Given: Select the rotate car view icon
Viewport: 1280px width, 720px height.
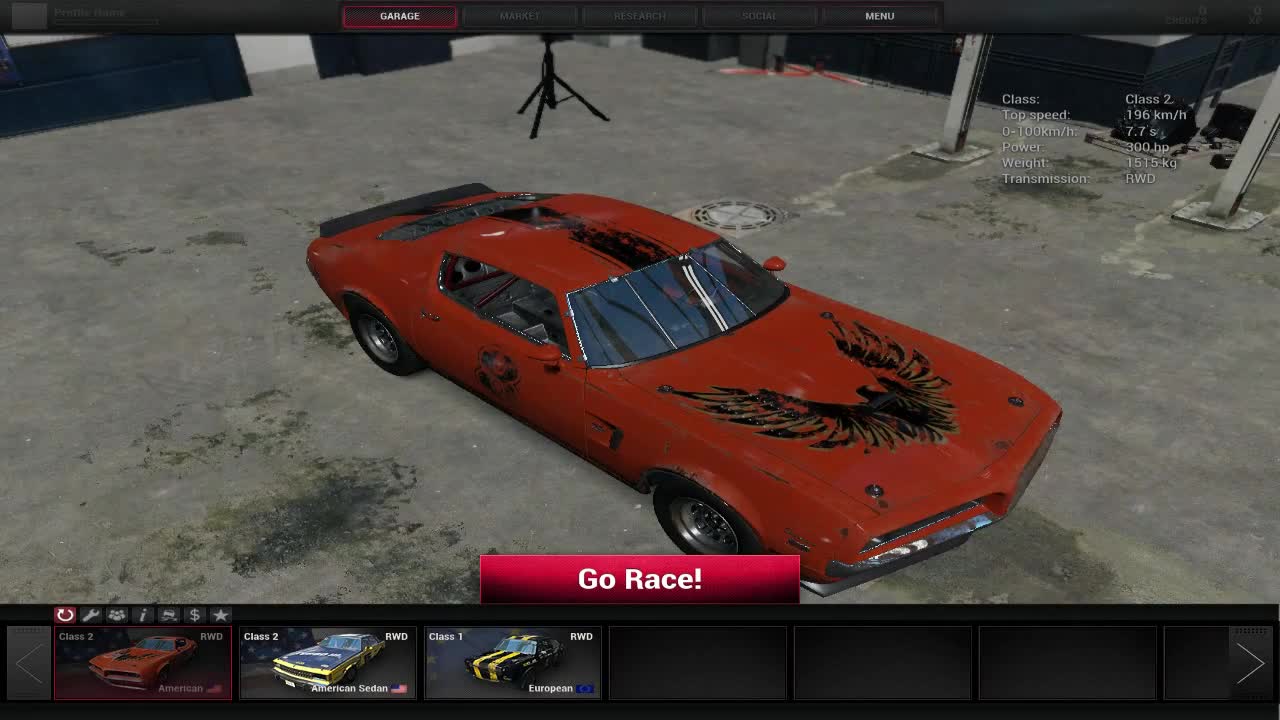Looking at the screenshot, I should click(x=65, y=614).
